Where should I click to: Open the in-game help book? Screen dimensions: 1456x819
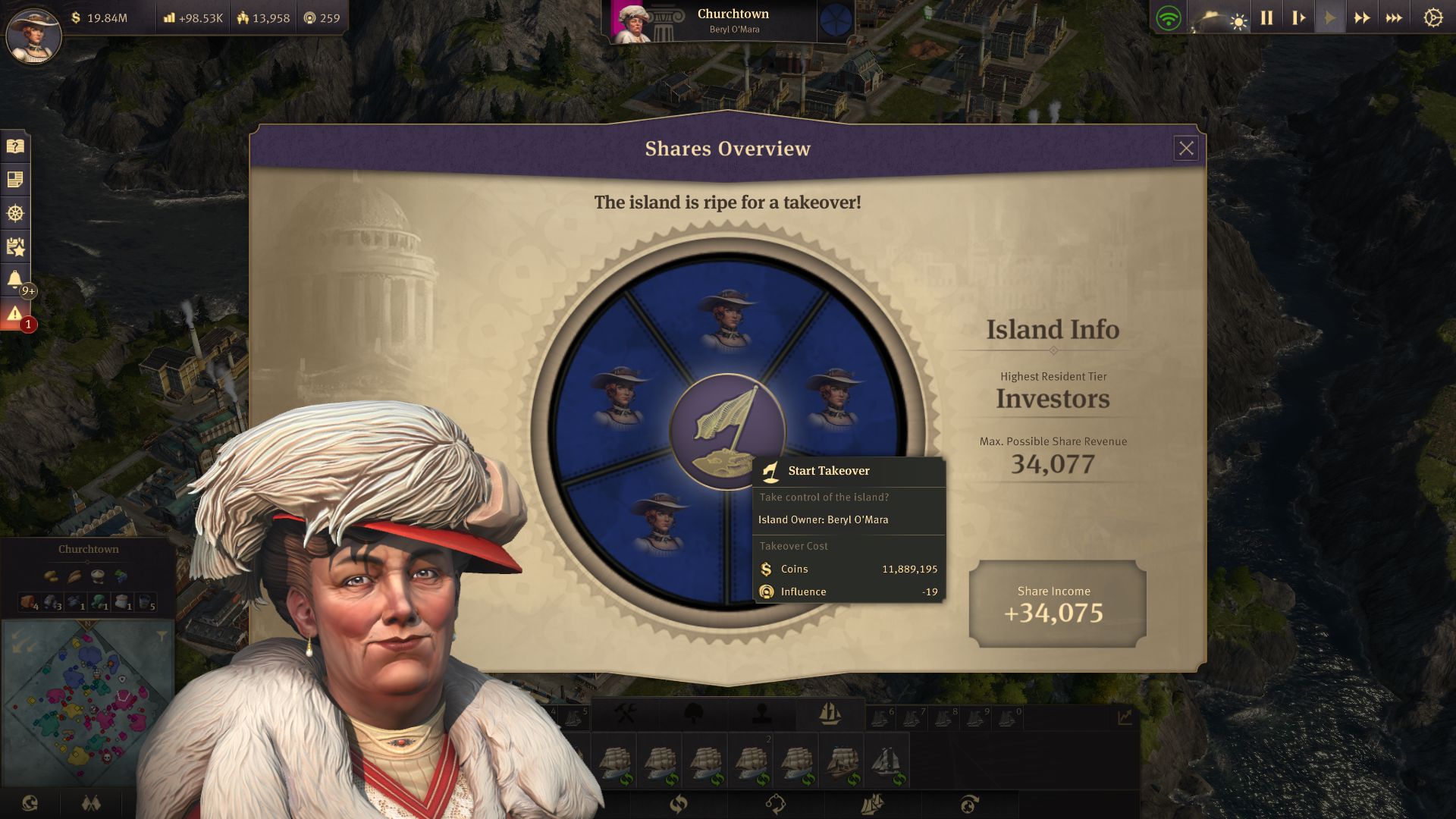14,145
